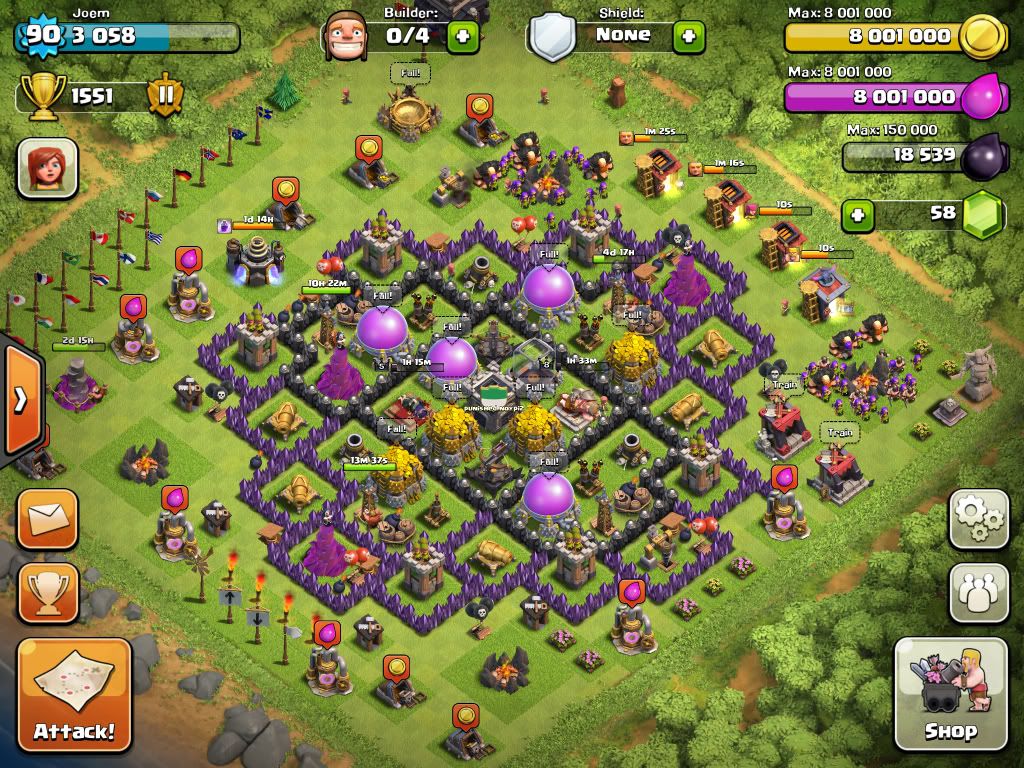The width and height of the screenshot is (1024, 768).
Task: Open the settings gears button
Action: pyautogui.click(x=978, y=518)
